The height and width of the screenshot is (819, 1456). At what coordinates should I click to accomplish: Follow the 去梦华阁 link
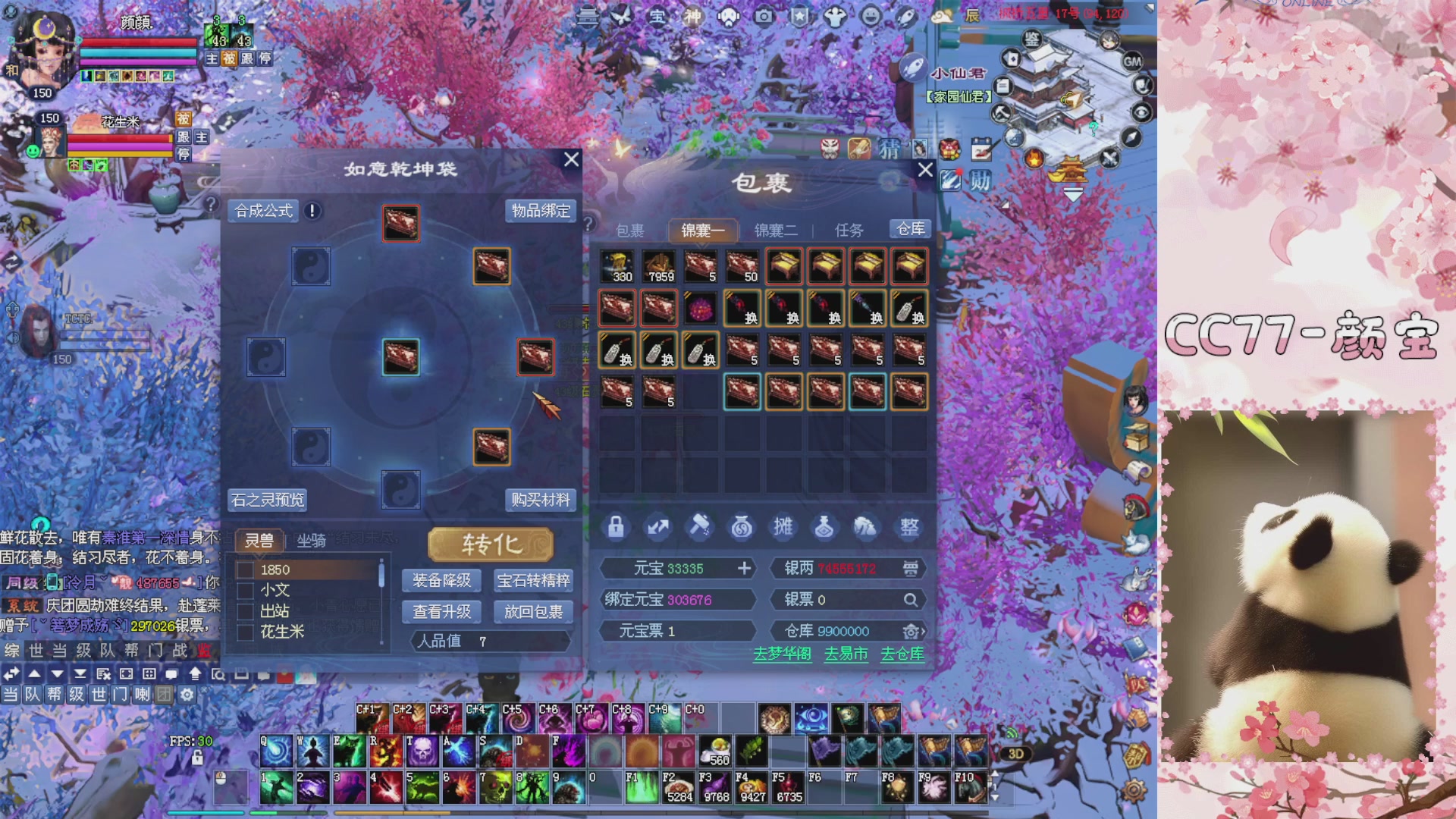click(x=782, y=654)
